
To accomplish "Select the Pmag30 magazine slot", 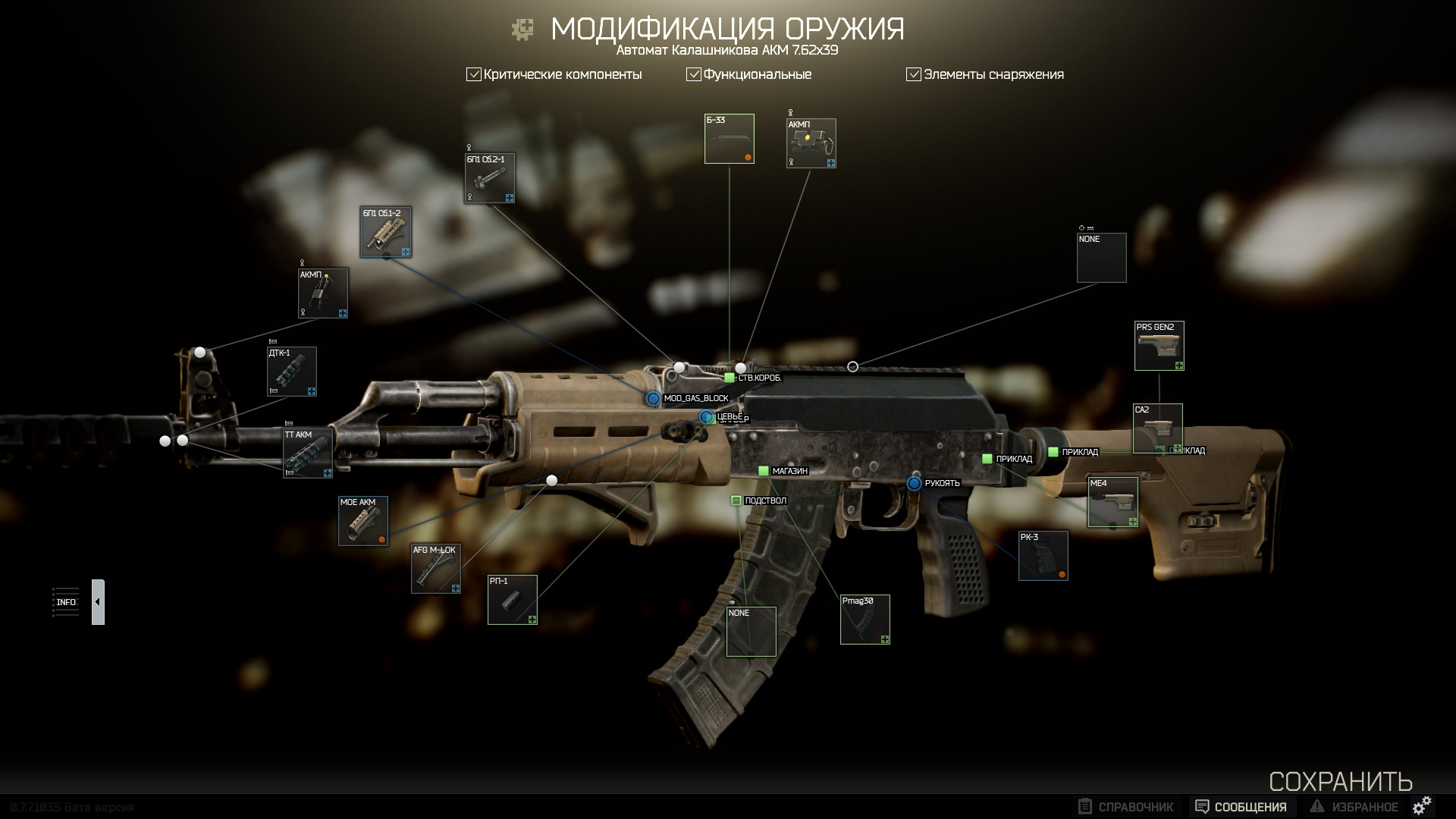I will point(865,620).
